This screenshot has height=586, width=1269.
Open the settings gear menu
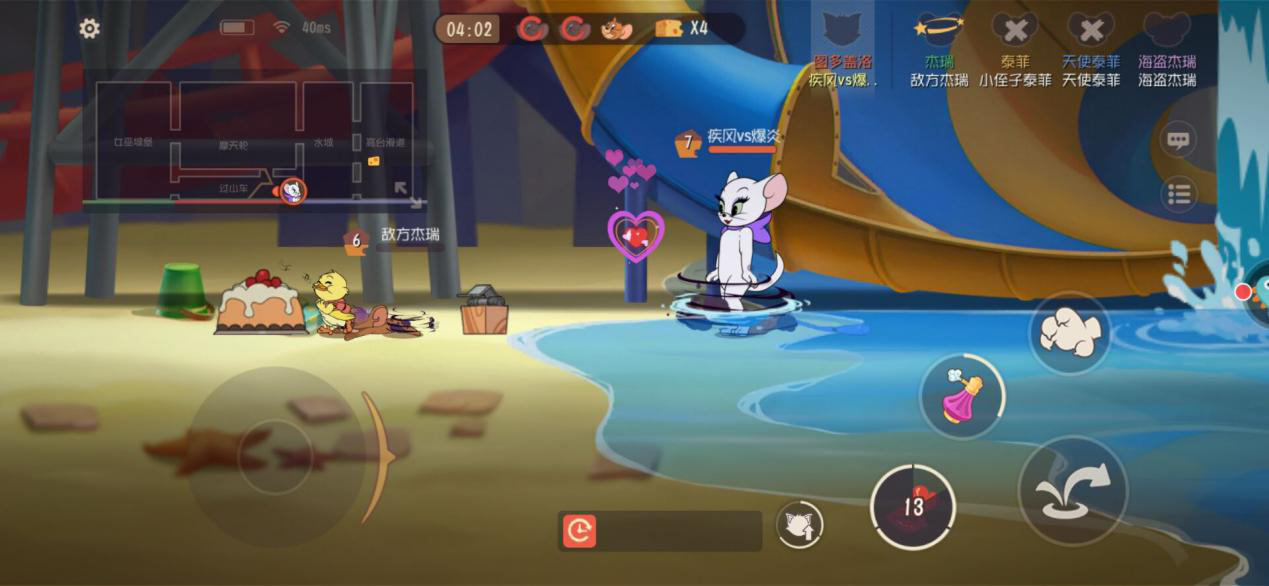(x=90, y=29)
